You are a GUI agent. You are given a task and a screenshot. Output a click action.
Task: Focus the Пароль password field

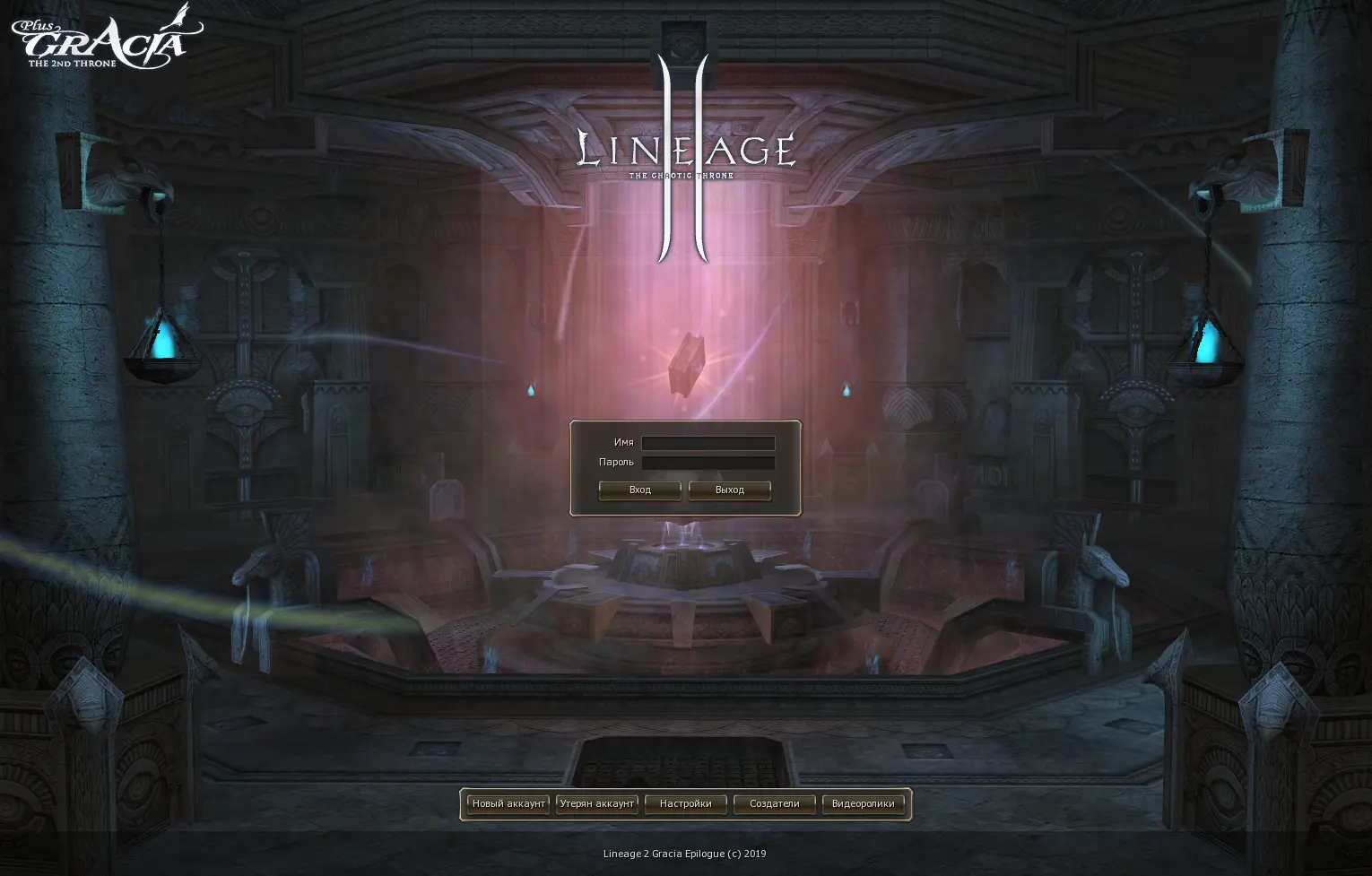click(x=708, y=463)
